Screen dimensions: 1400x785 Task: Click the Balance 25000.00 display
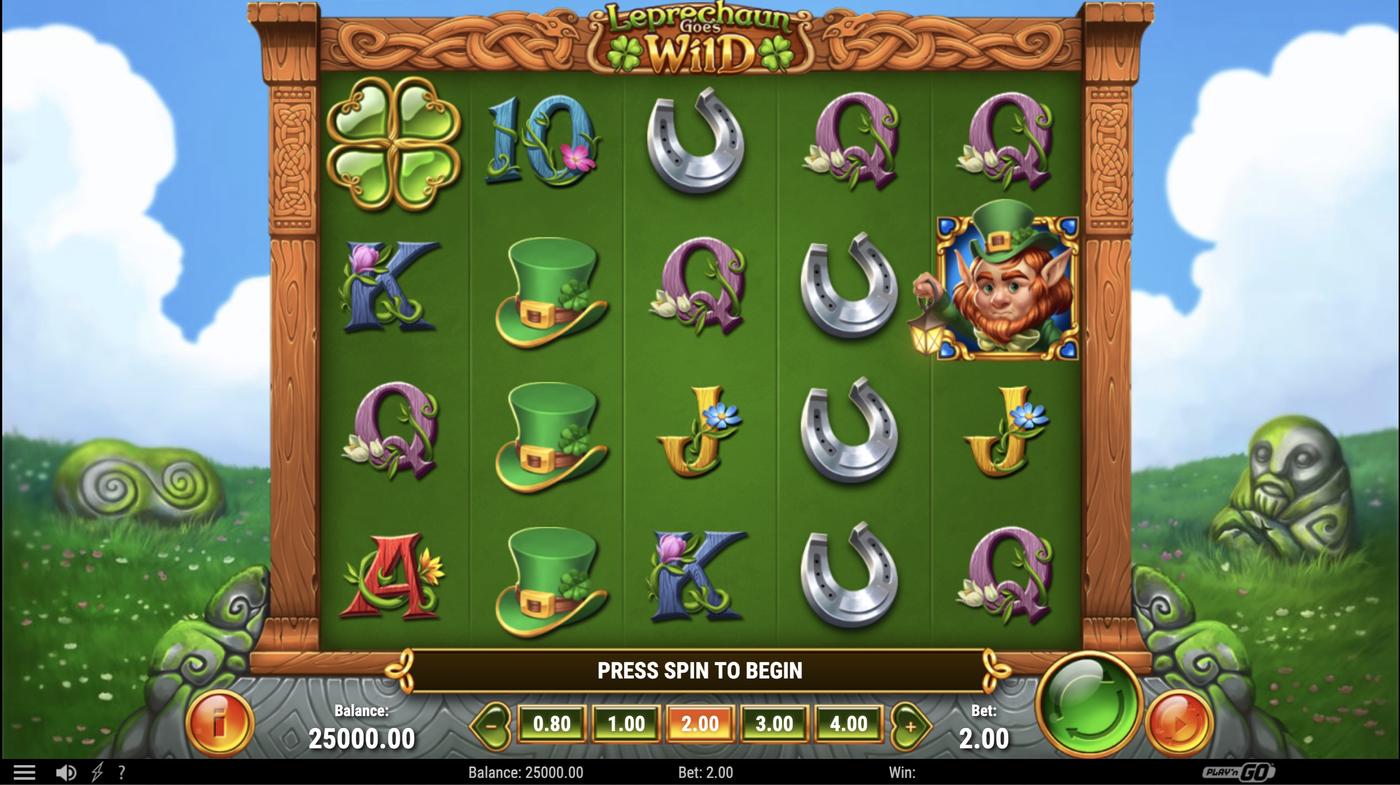pos(362,729)
